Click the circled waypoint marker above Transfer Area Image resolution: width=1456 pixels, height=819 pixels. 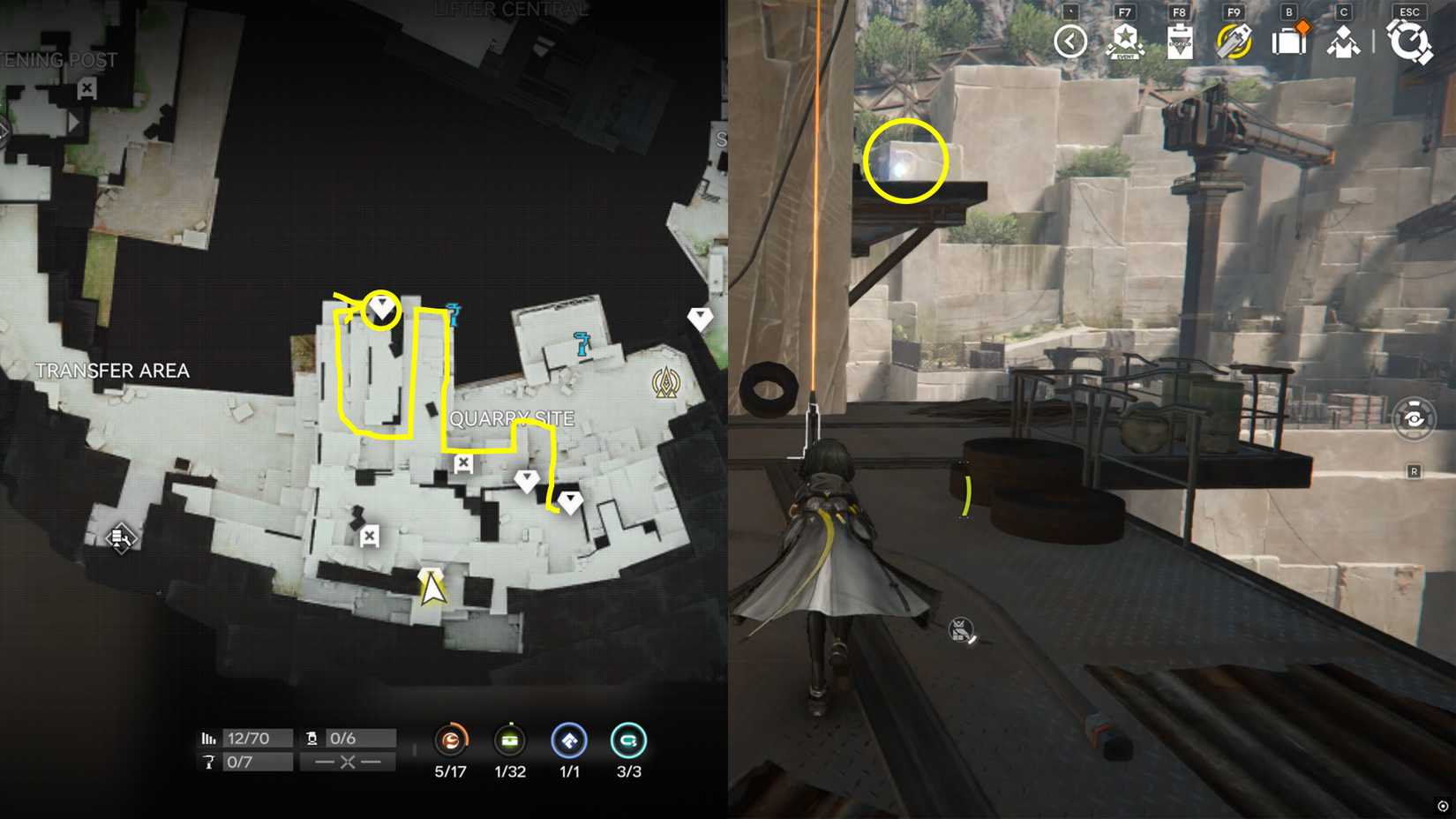[379, 309]
